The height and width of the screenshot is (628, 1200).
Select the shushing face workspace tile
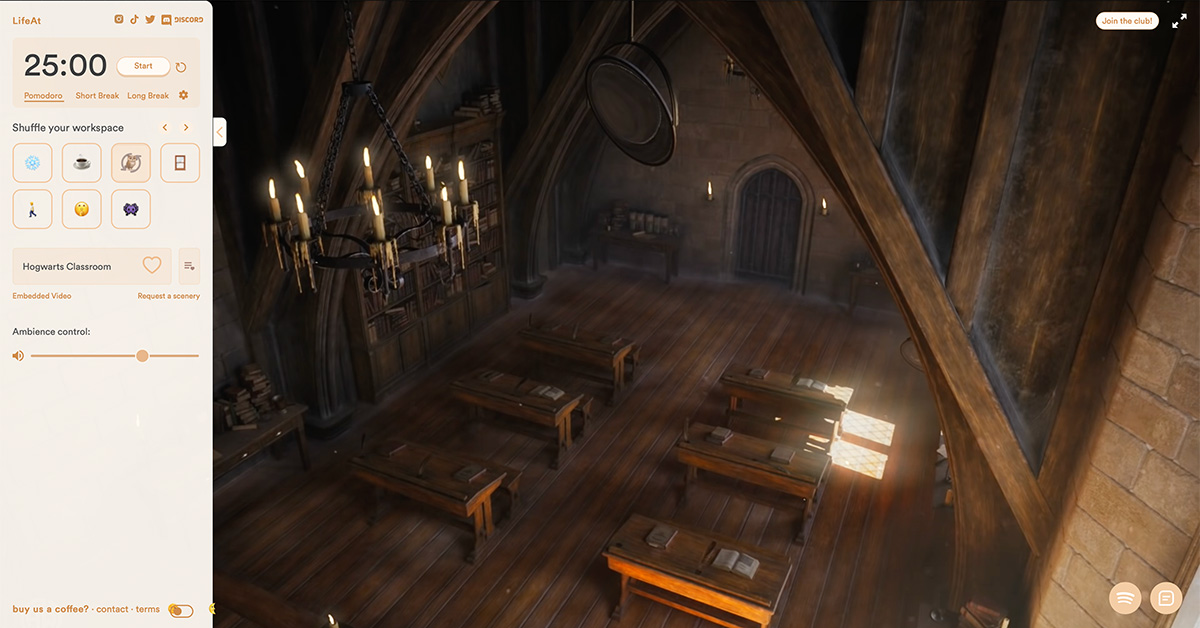pos(82,209)
